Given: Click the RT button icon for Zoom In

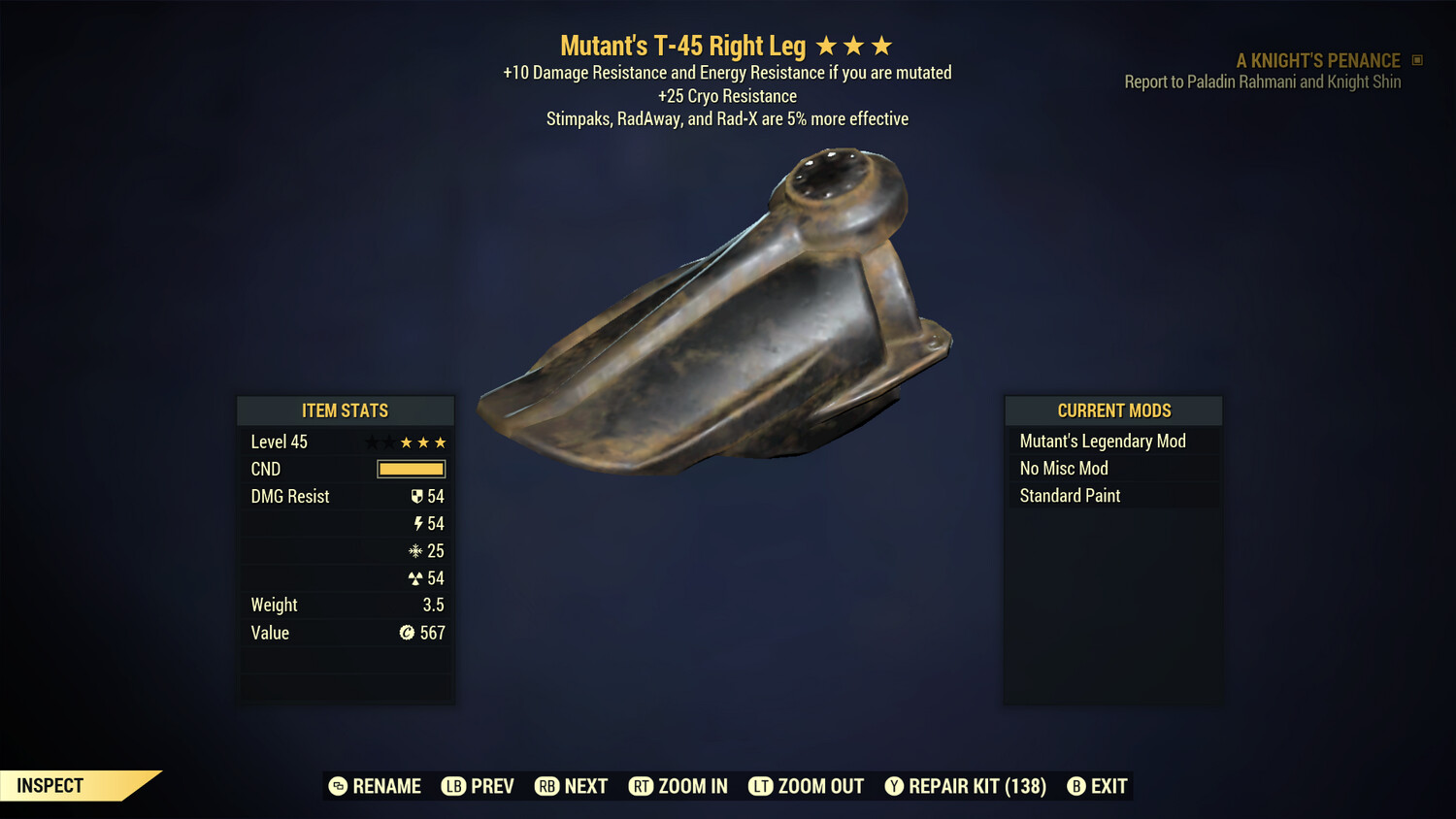Looking at the screenshot, I should tap(642, 786).
